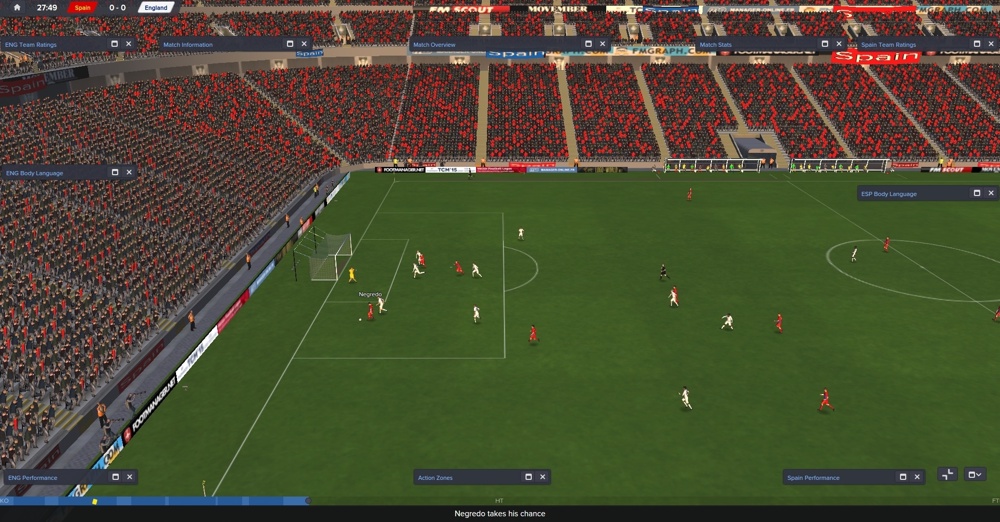Image resolution: width=1000 pixels, height=522 pixels.
Task: Close the ENG Team Ratings panel
Action: (129, 44)
